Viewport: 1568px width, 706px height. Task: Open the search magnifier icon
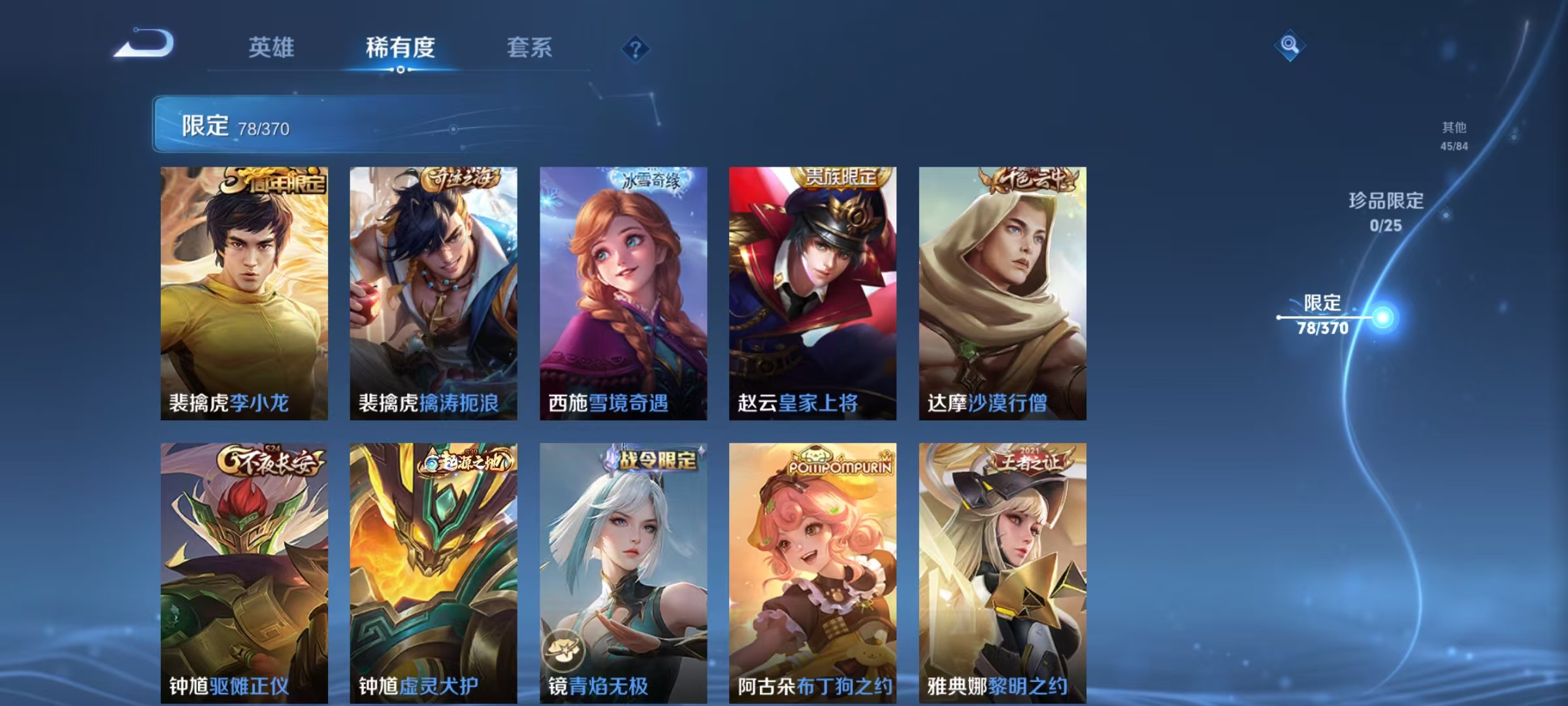coord(1288,46)
